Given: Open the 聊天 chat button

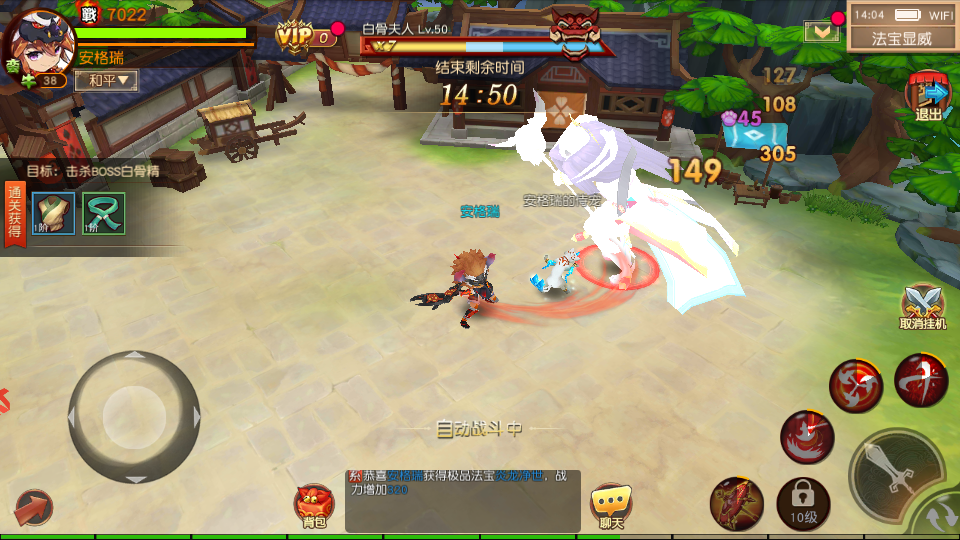Looking at the screenshot, I should pos(610,506).
